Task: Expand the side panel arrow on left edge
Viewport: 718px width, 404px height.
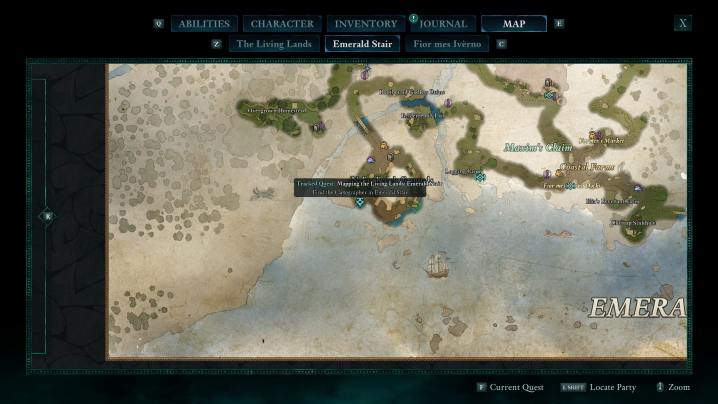Action: pos(46,216)
